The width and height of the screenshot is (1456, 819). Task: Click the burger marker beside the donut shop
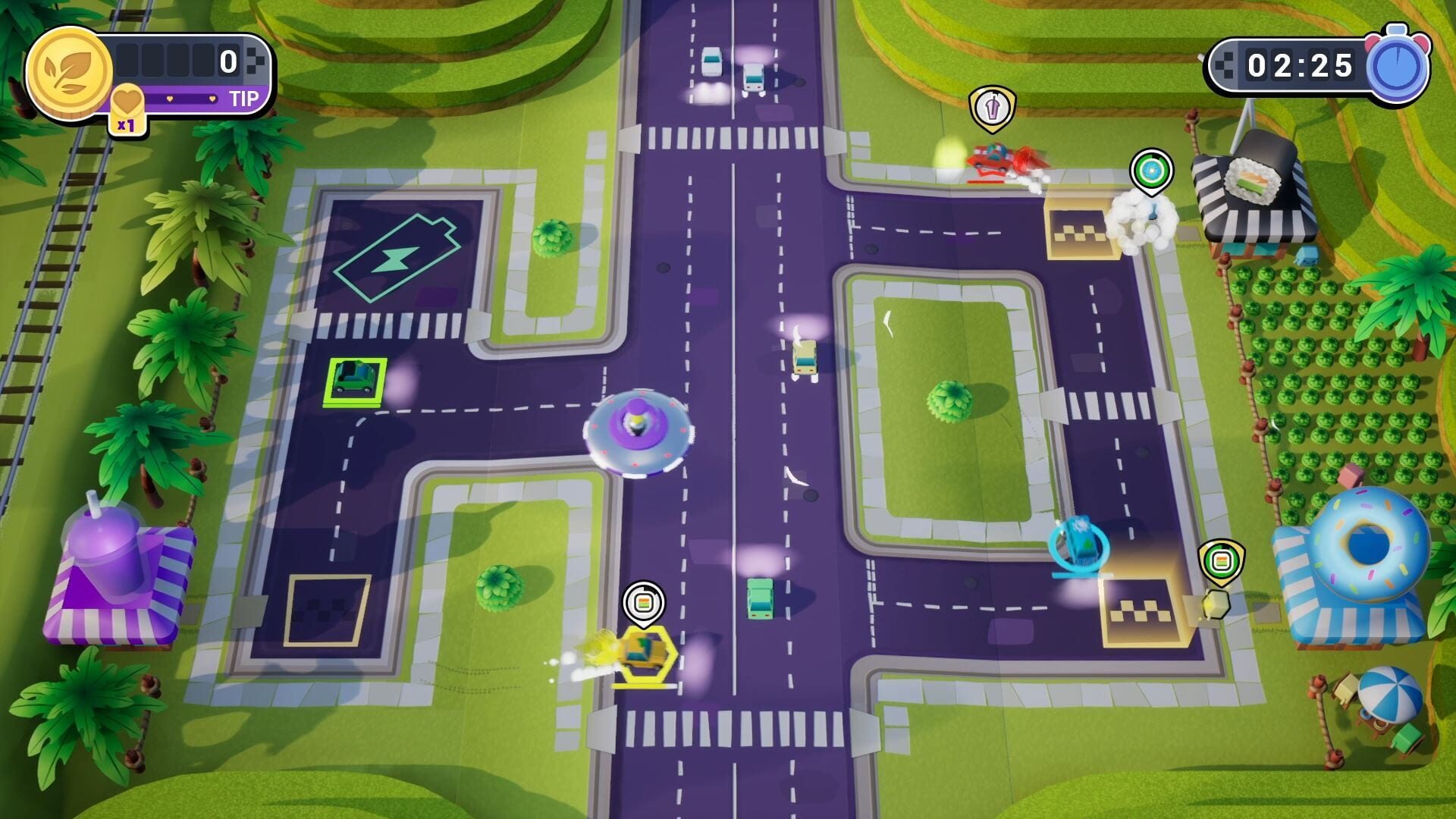click(x=1222, y=559)
